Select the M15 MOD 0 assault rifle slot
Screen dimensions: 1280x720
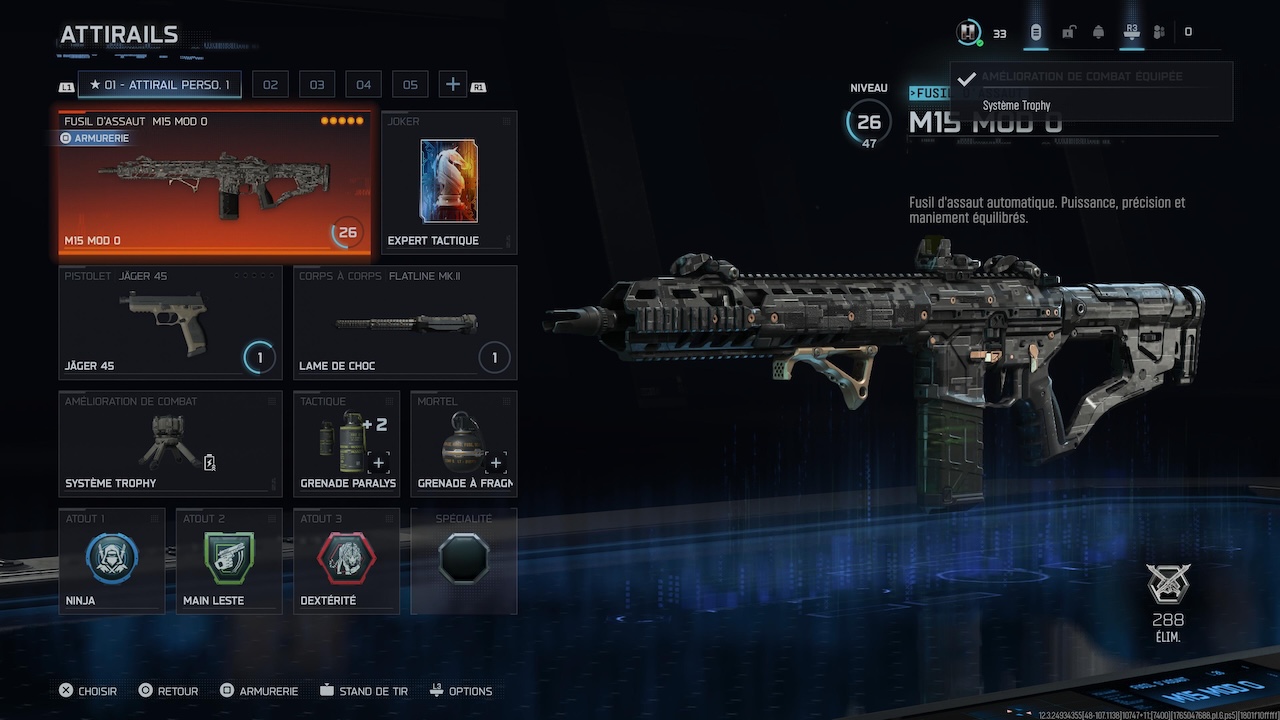pos(215,181)
